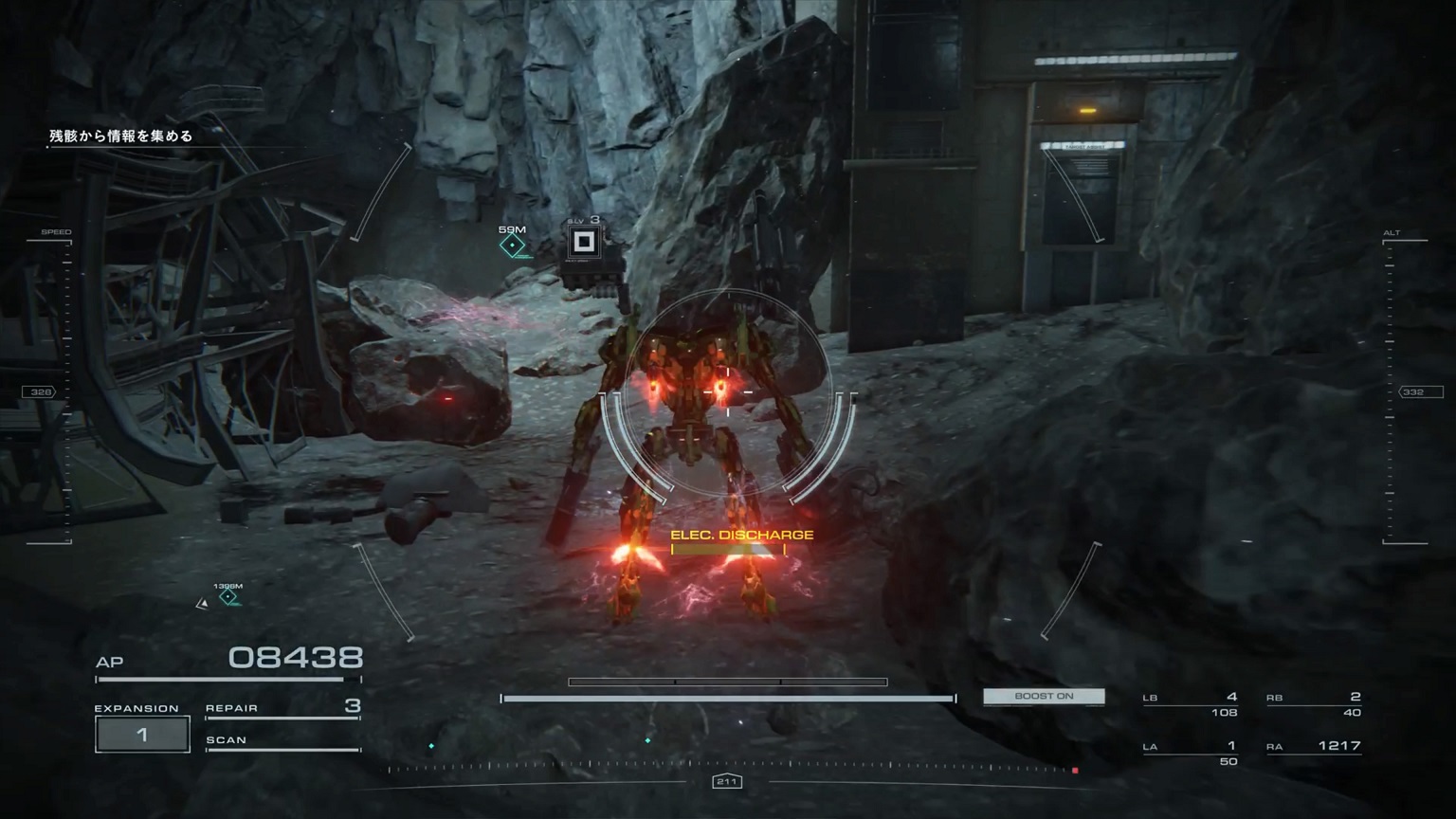Screen dimensions: 1456x819
Task: Click the square target marker icon
Action: click(584, 243)
